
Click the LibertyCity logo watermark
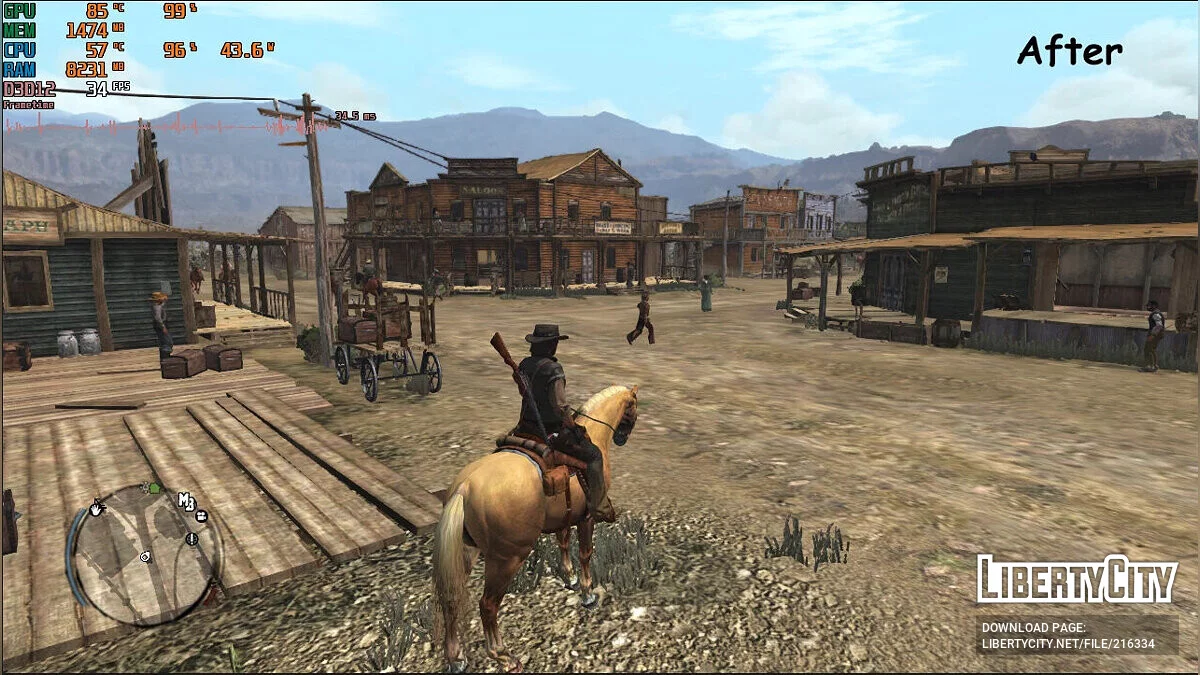(1077, 580)
